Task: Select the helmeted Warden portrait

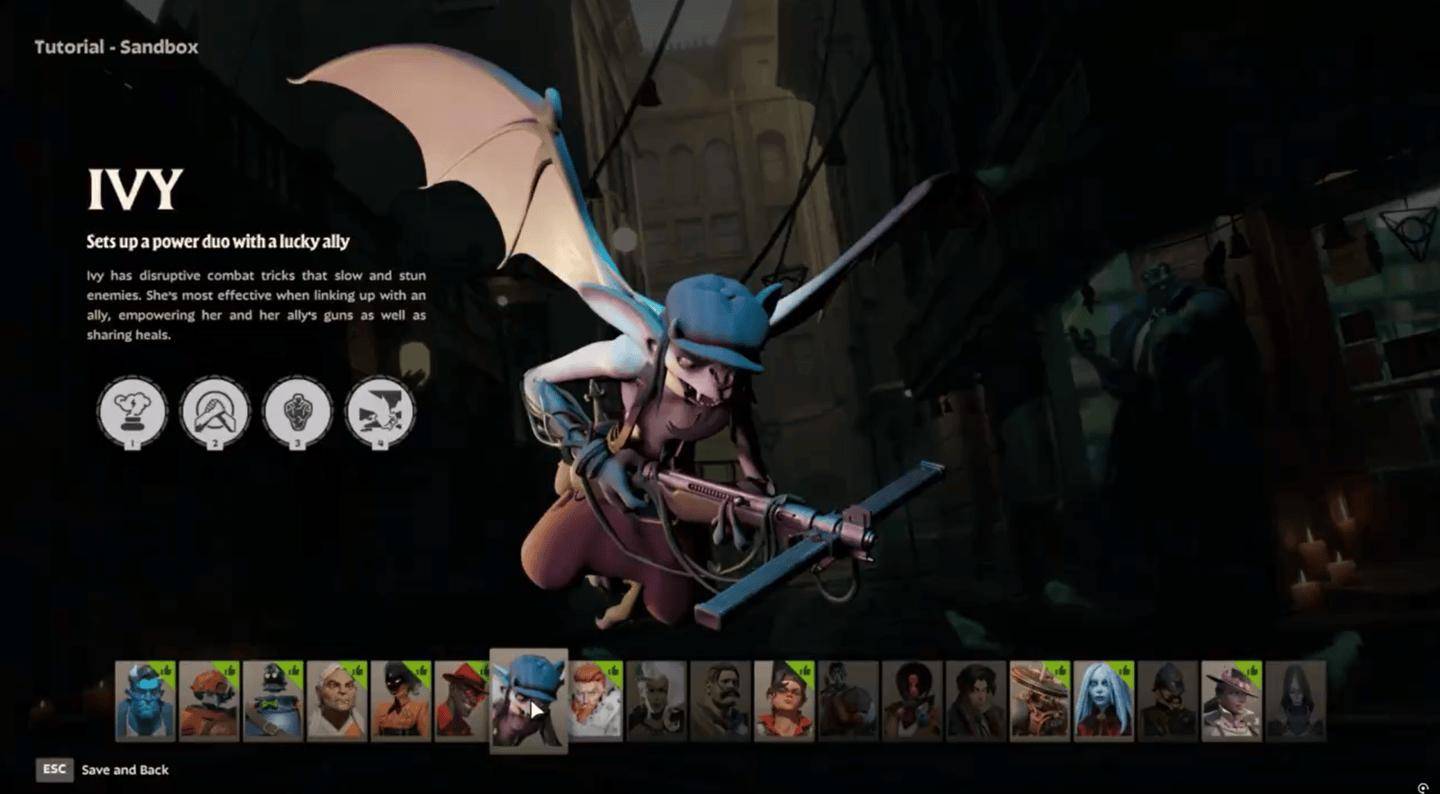Action: click(x=1168, y=700)
